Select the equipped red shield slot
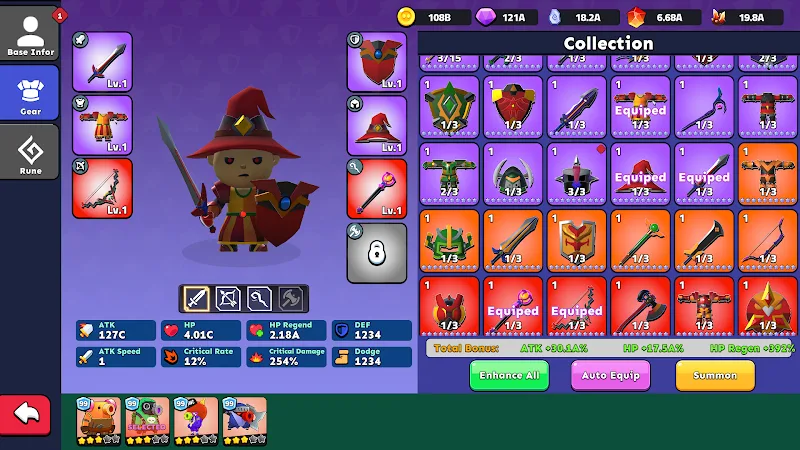800x450 pixels. point(377,62)
